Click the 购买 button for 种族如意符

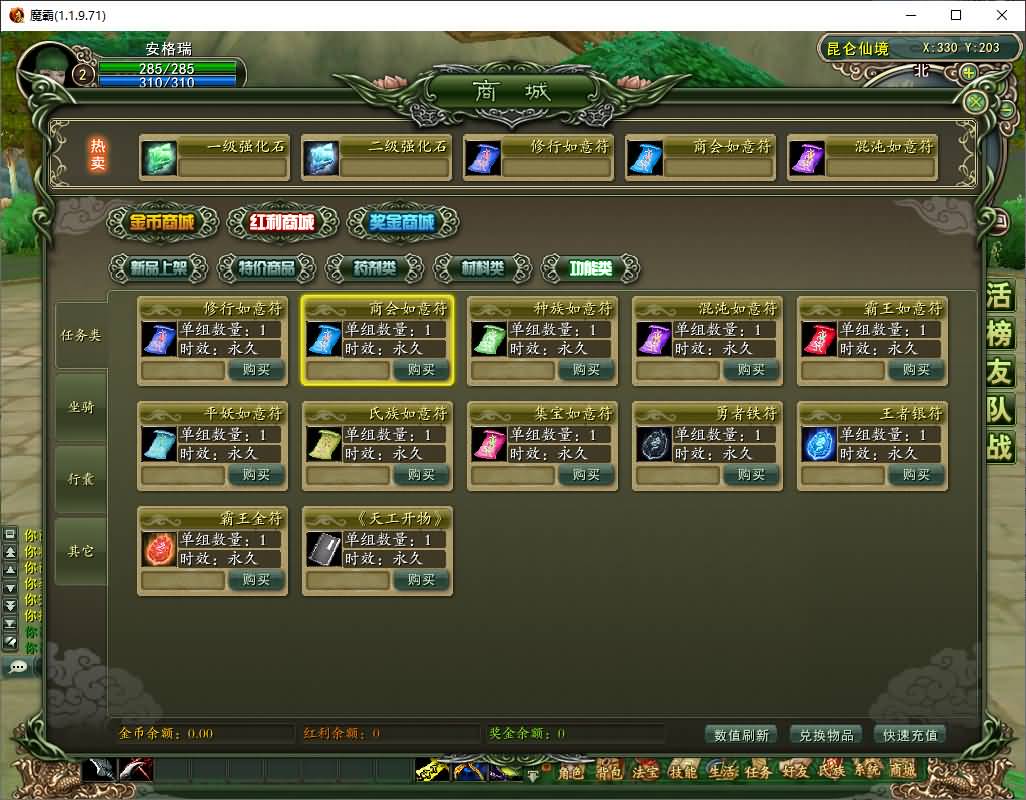click(586, 370)
